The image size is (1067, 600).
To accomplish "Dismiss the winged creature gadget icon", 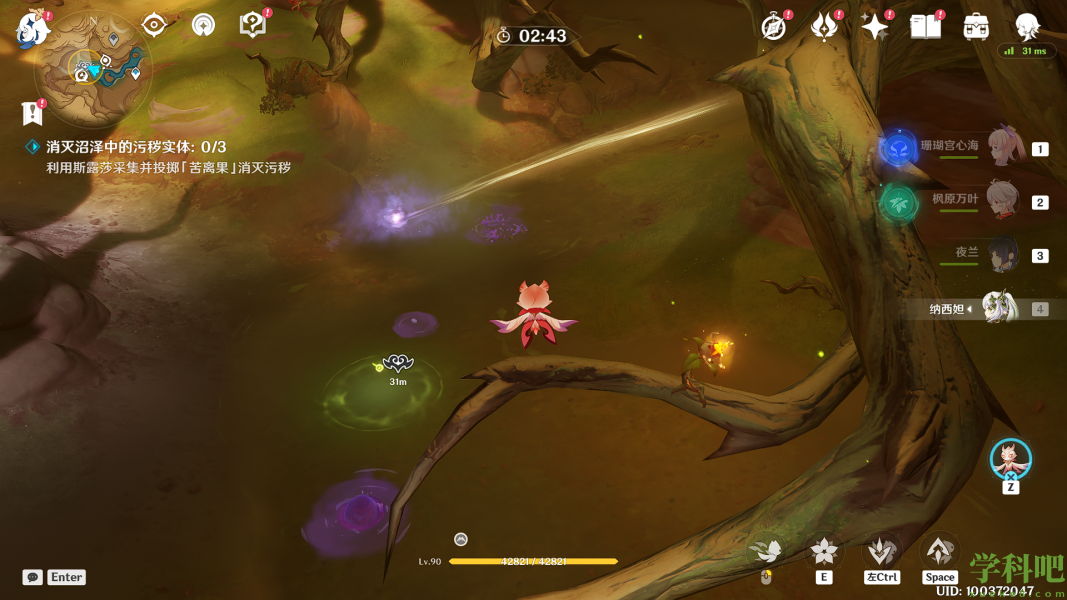I will tap(1011, 459).
